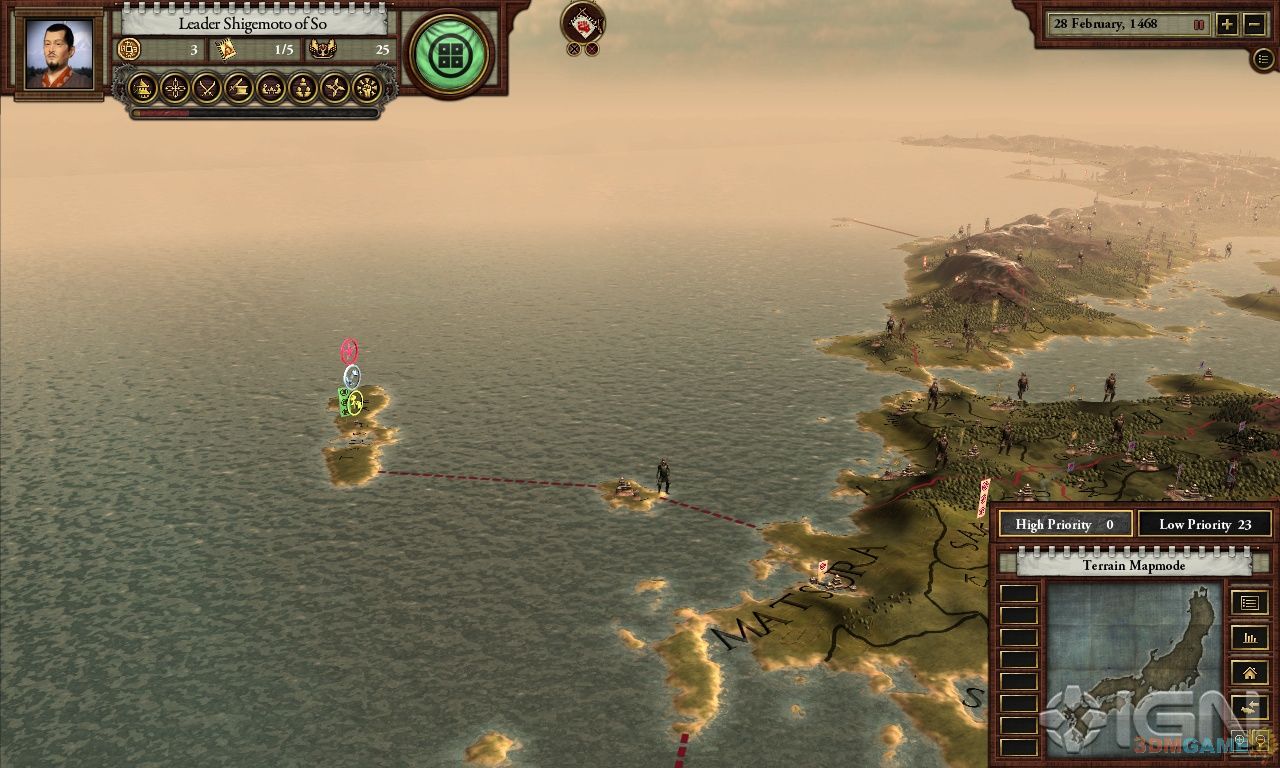This screenshot has width=1280, height=768.
Task: Pause the game with the date pause button
Action: pyautogui.click(x=1198, y=24)
